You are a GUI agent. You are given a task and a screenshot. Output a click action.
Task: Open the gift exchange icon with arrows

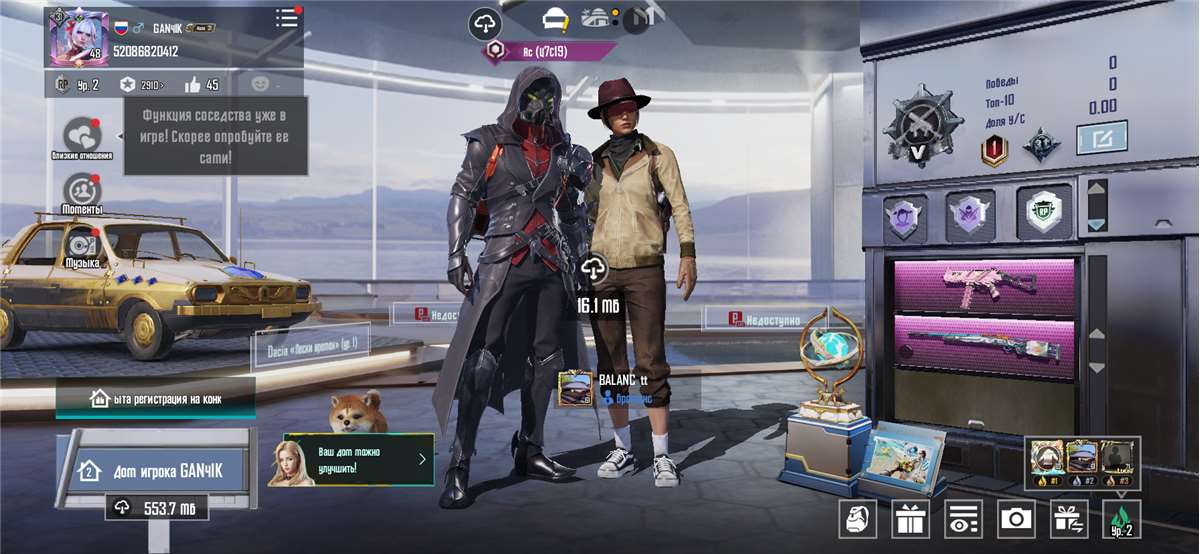point(1068,518)
